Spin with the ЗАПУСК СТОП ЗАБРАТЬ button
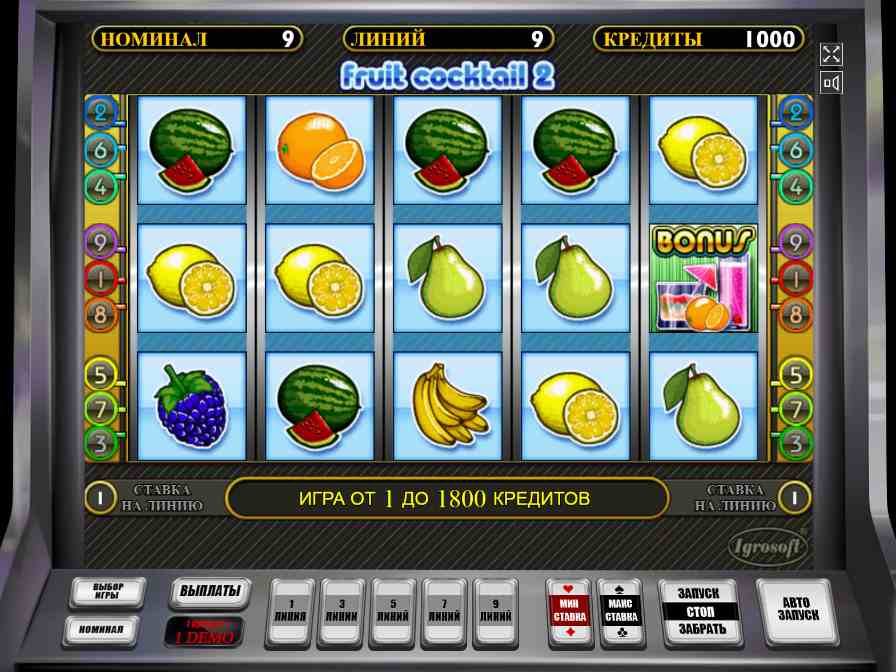This screenshot has width=896, height=672. pyautogui.click(x=700, y=612)
